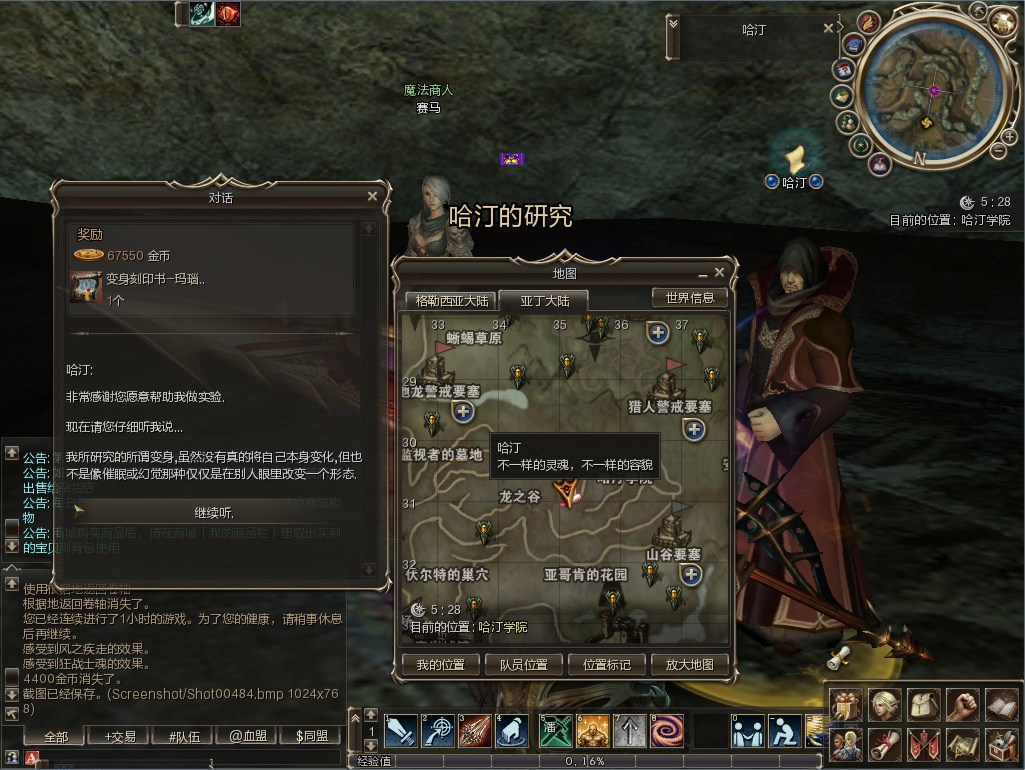Enlarge the map with 放大地图

[689, 665]
